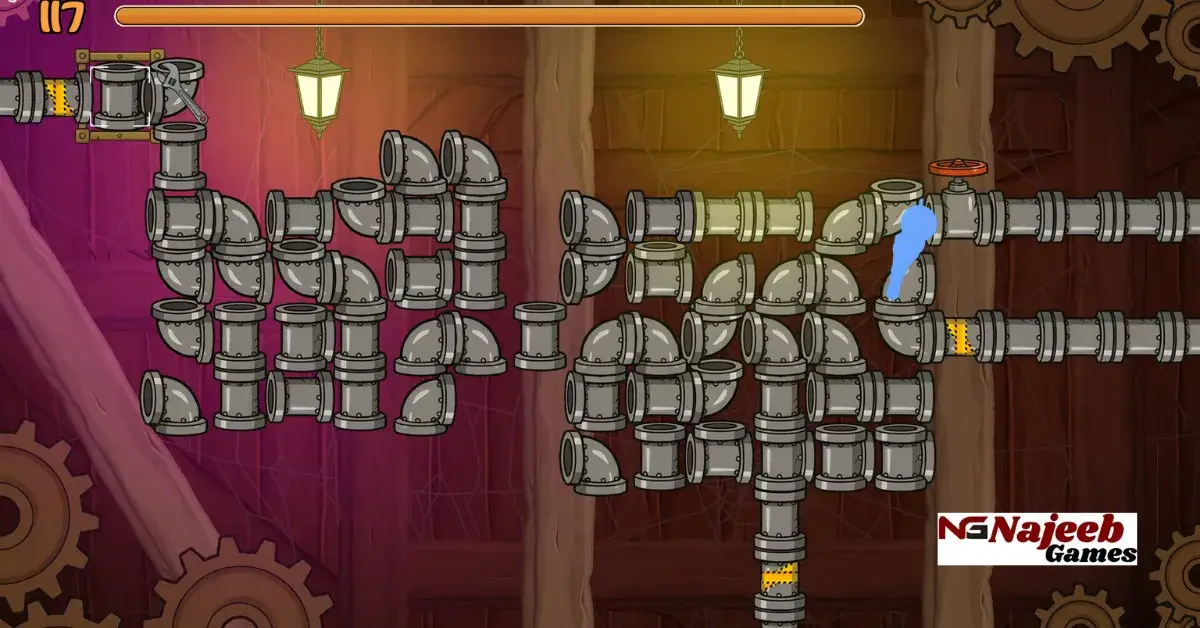Click the Najeeb Games logo
Image resolution: width=1200 pixels, height=628 pixels.
1036,539
